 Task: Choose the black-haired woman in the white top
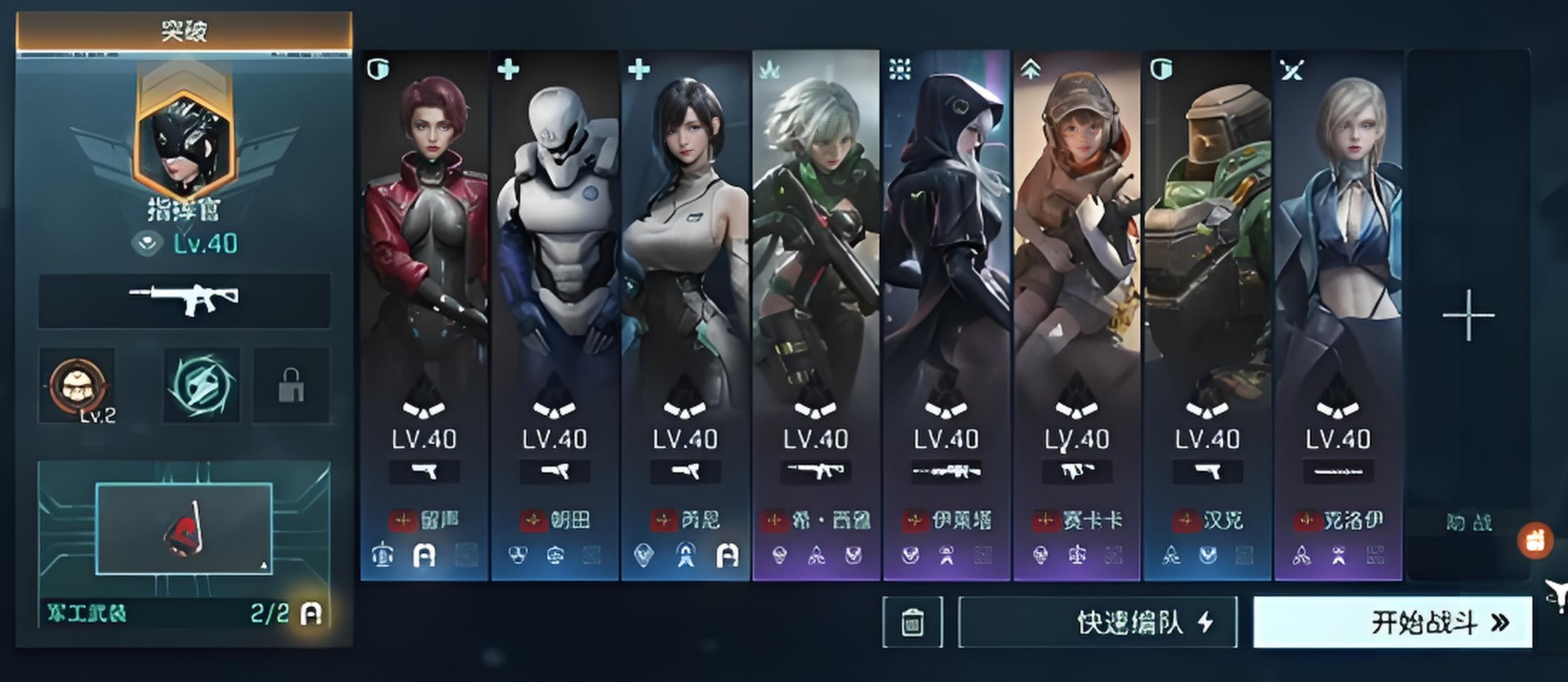(685, 266)
